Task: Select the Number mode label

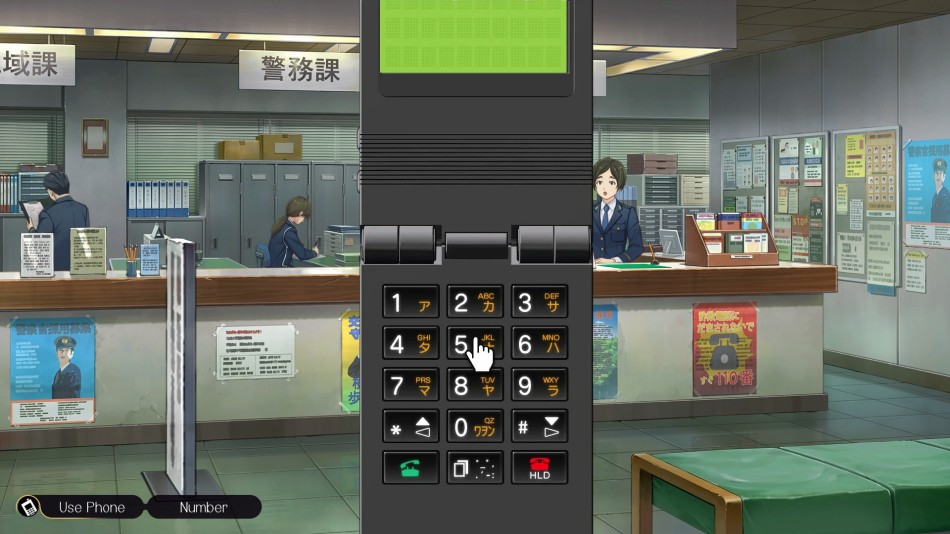Action: click(203, 507)
